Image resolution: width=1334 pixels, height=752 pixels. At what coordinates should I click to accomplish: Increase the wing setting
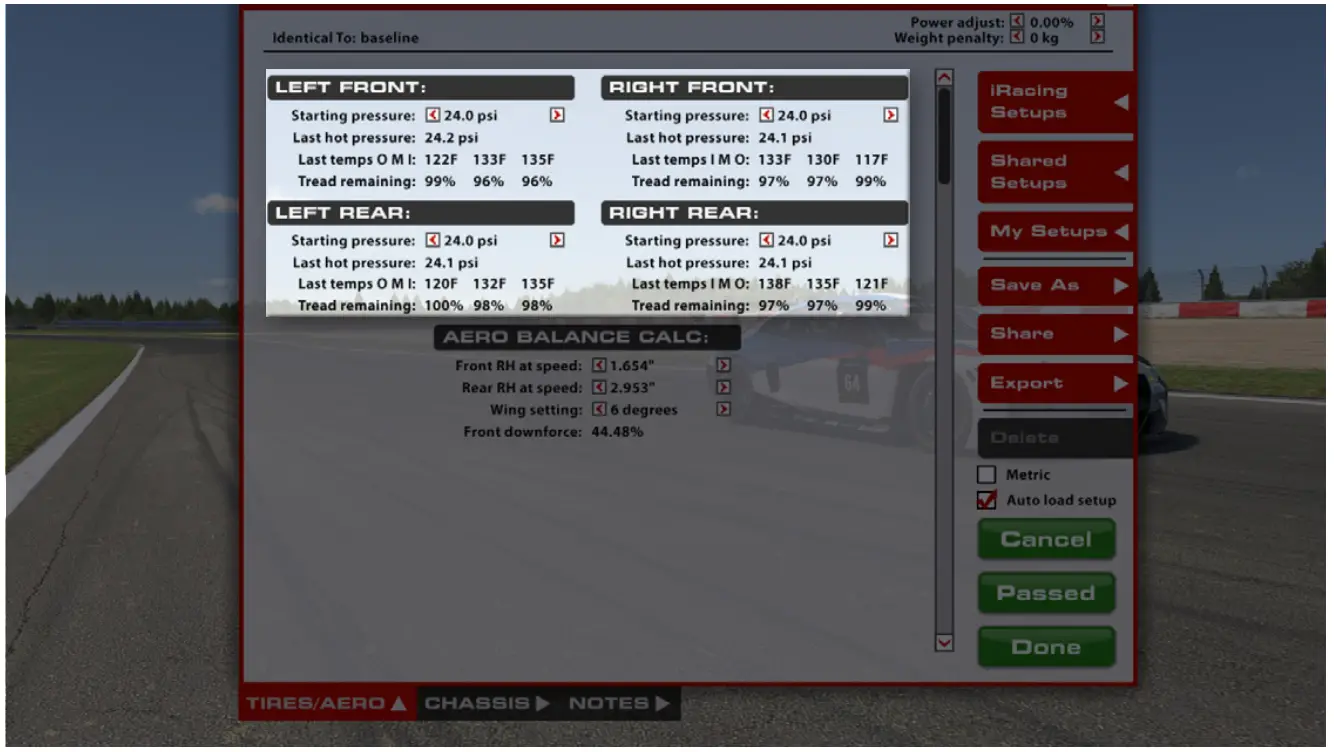click(724, 409)
